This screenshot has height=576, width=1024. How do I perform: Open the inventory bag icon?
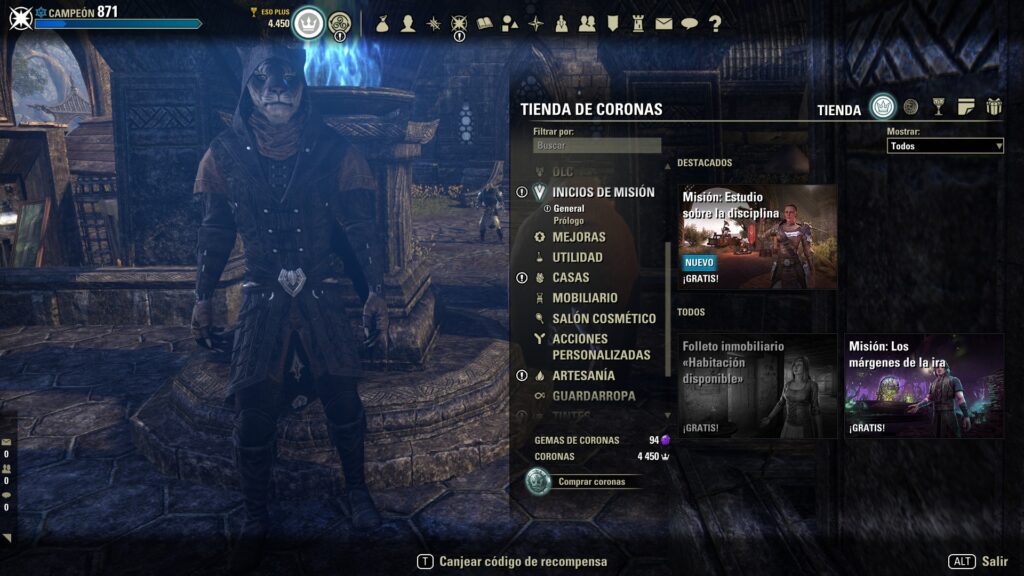coord(383,24)
